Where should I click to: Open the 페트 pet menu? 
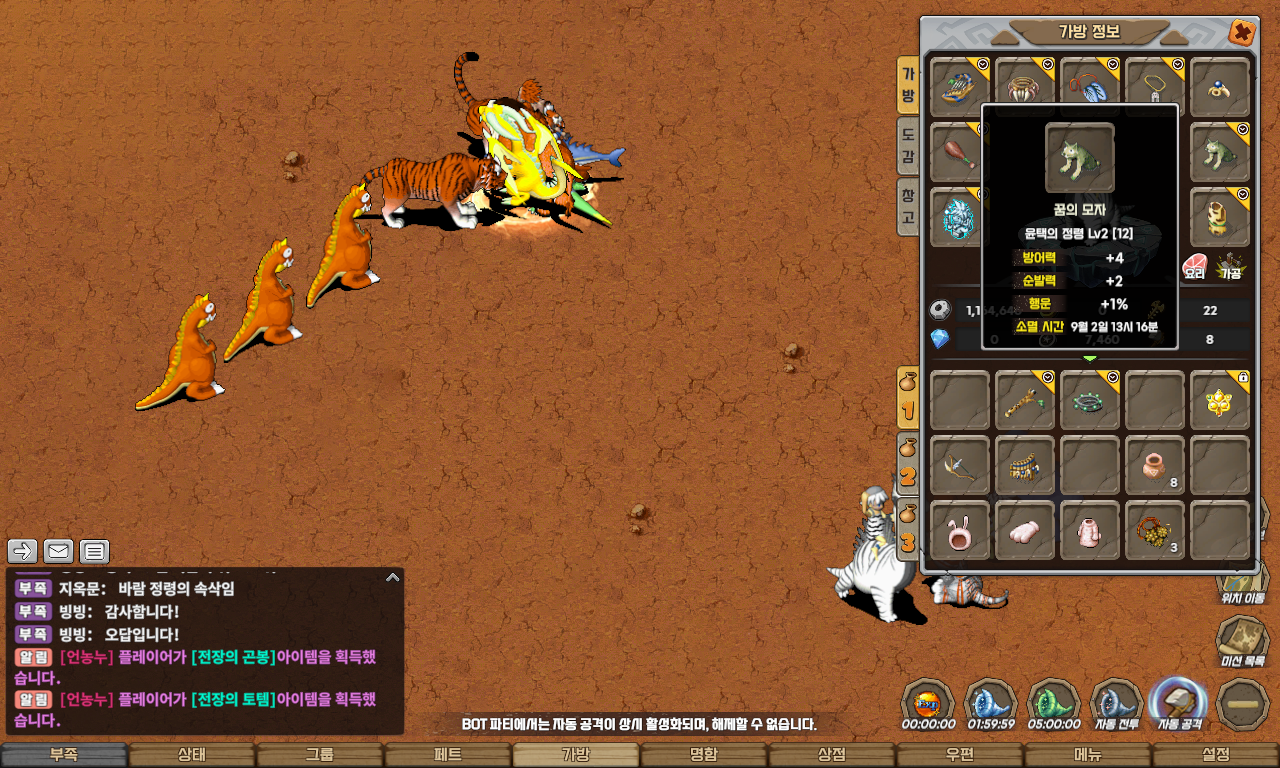(448, 755)
